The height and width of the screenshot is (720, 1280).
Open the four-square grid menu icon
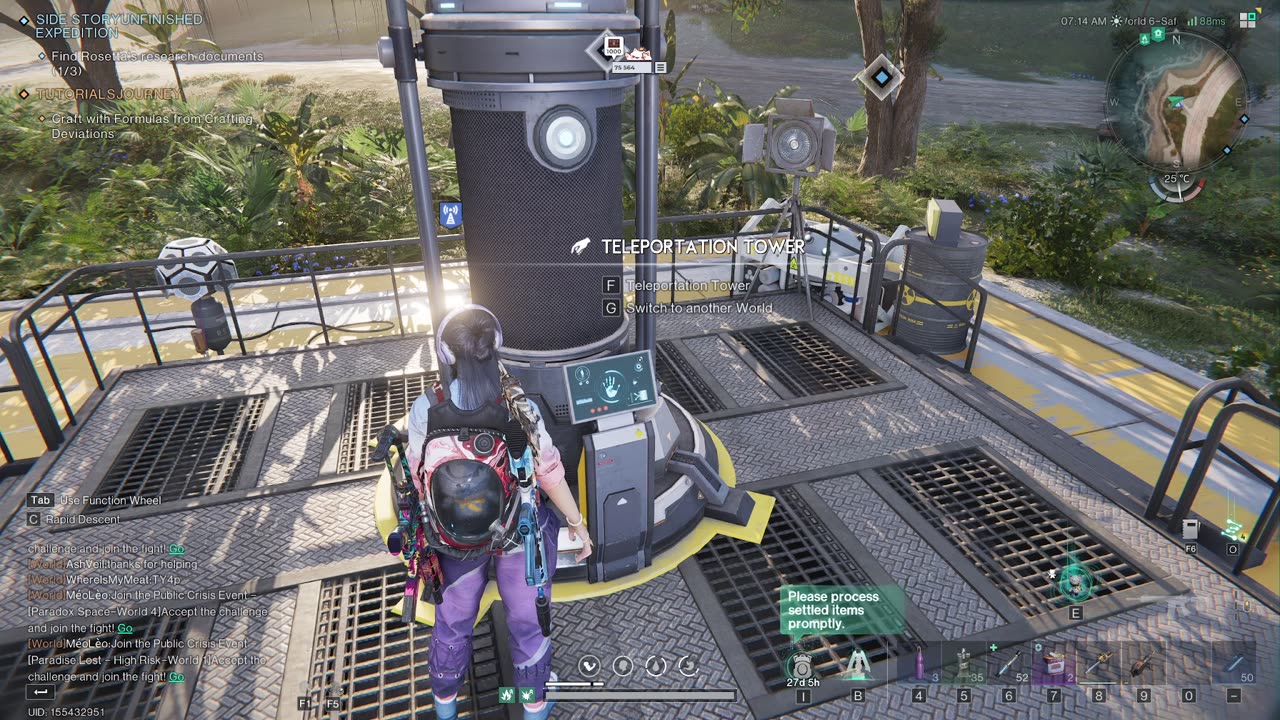click(x=1248, y=19)
